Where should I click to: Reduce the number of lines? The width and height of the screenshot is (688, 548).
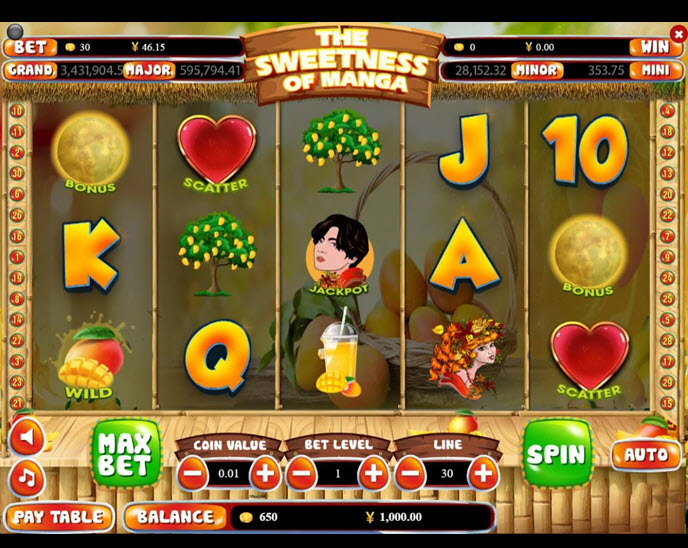(x=411, y=472)
